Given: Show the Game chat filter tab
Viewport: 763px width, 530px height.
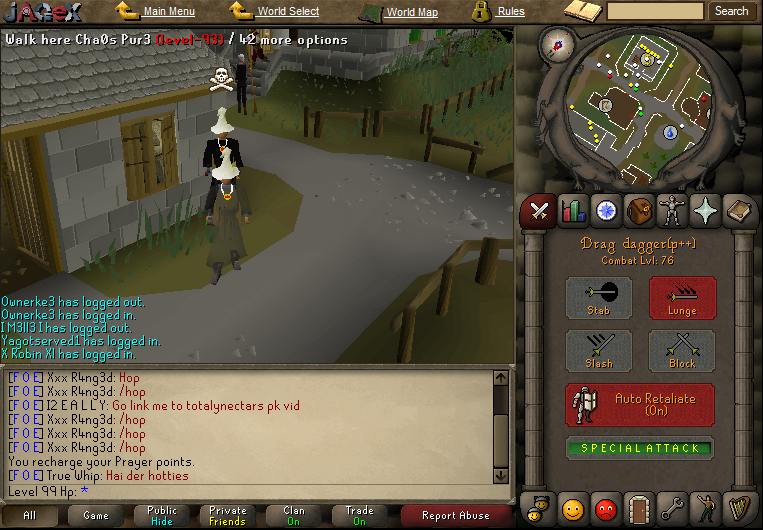Looking at the screenshot, I should click(96, 516).
